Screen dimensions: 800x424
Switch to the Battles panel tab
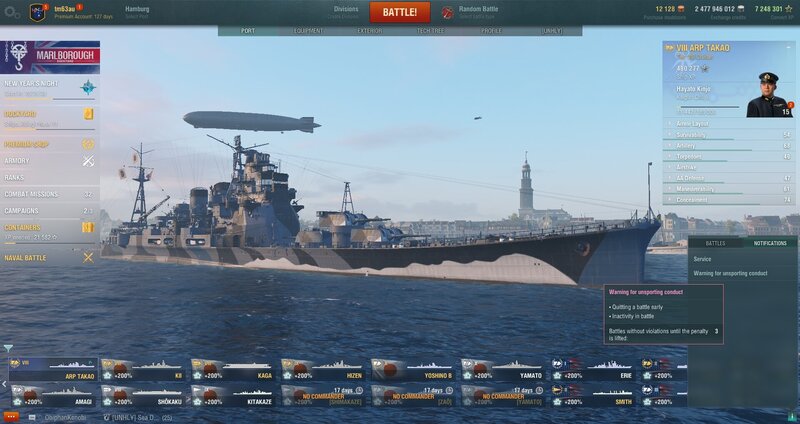[715, 243]
